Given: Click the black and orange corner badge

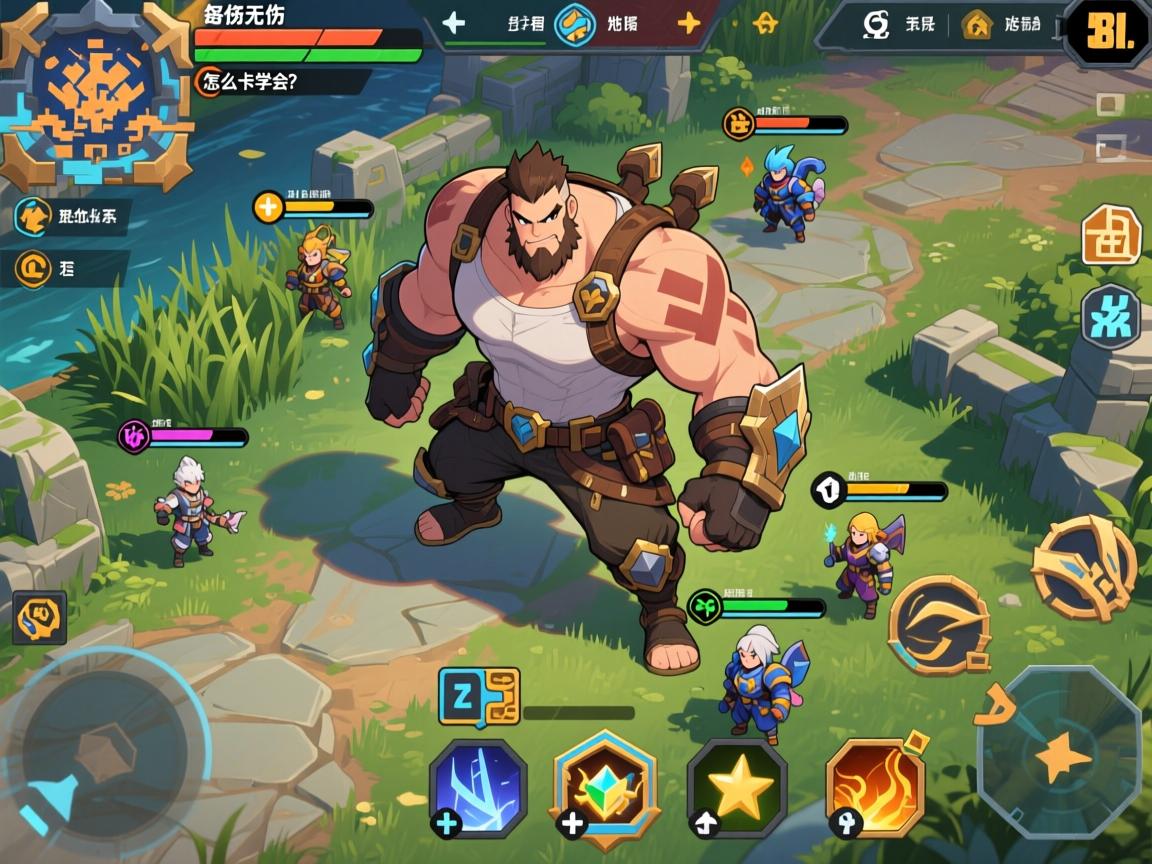Looking at the screenshot, I should click(x=1106, y=34).
